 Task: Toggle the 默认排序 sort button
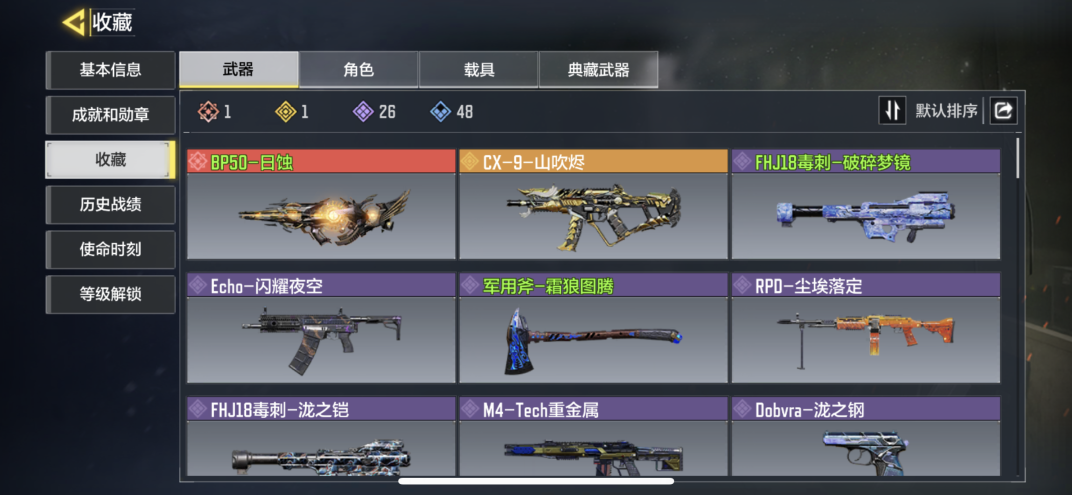pyautogui.click(x=892, y=111)
